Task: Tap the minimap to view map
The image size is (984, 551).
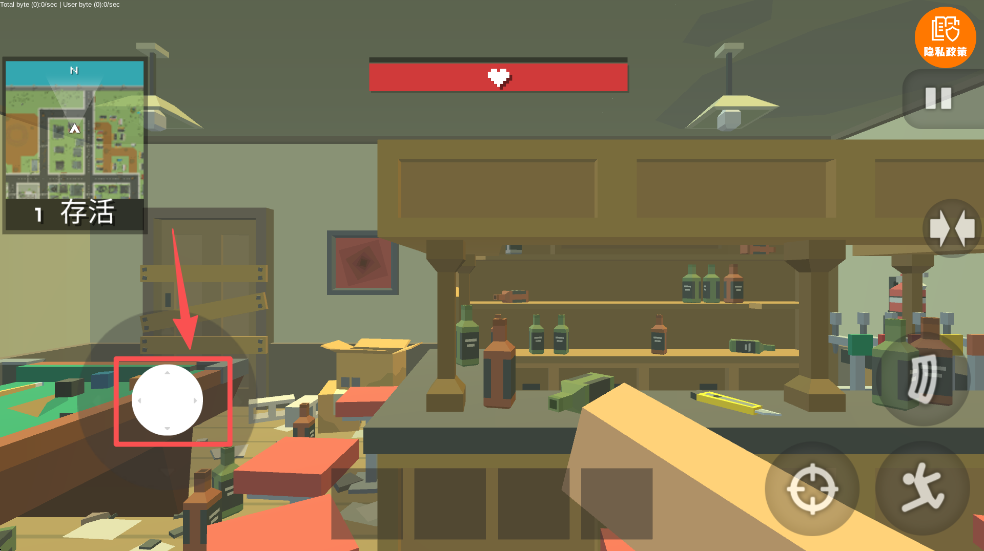Action: click(74, 128)
